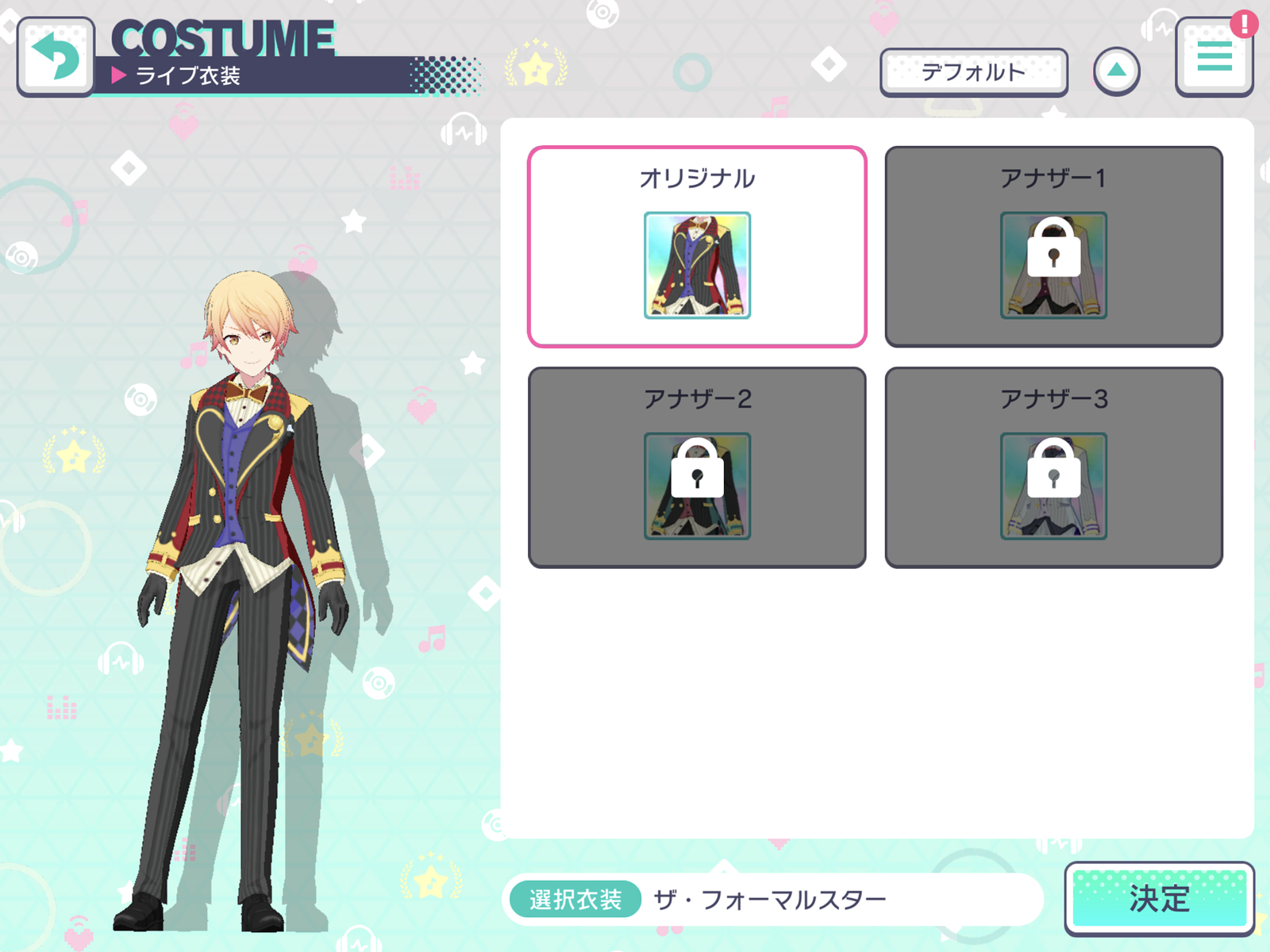This screenshot has width=1270, height=952.
Task: Collapse the panel with the up arrow button
Action: (1118, 70)
